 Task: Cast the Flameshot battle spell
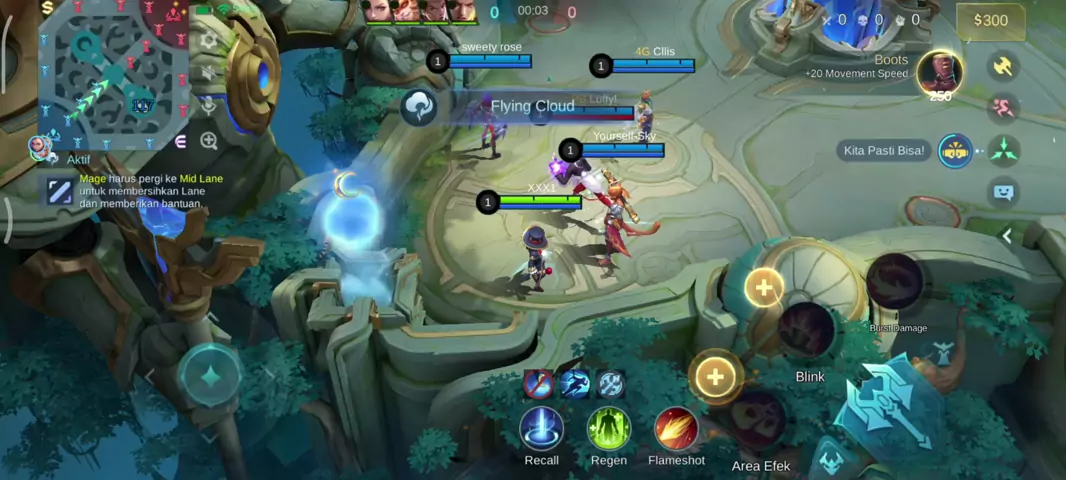pos(676,430)
